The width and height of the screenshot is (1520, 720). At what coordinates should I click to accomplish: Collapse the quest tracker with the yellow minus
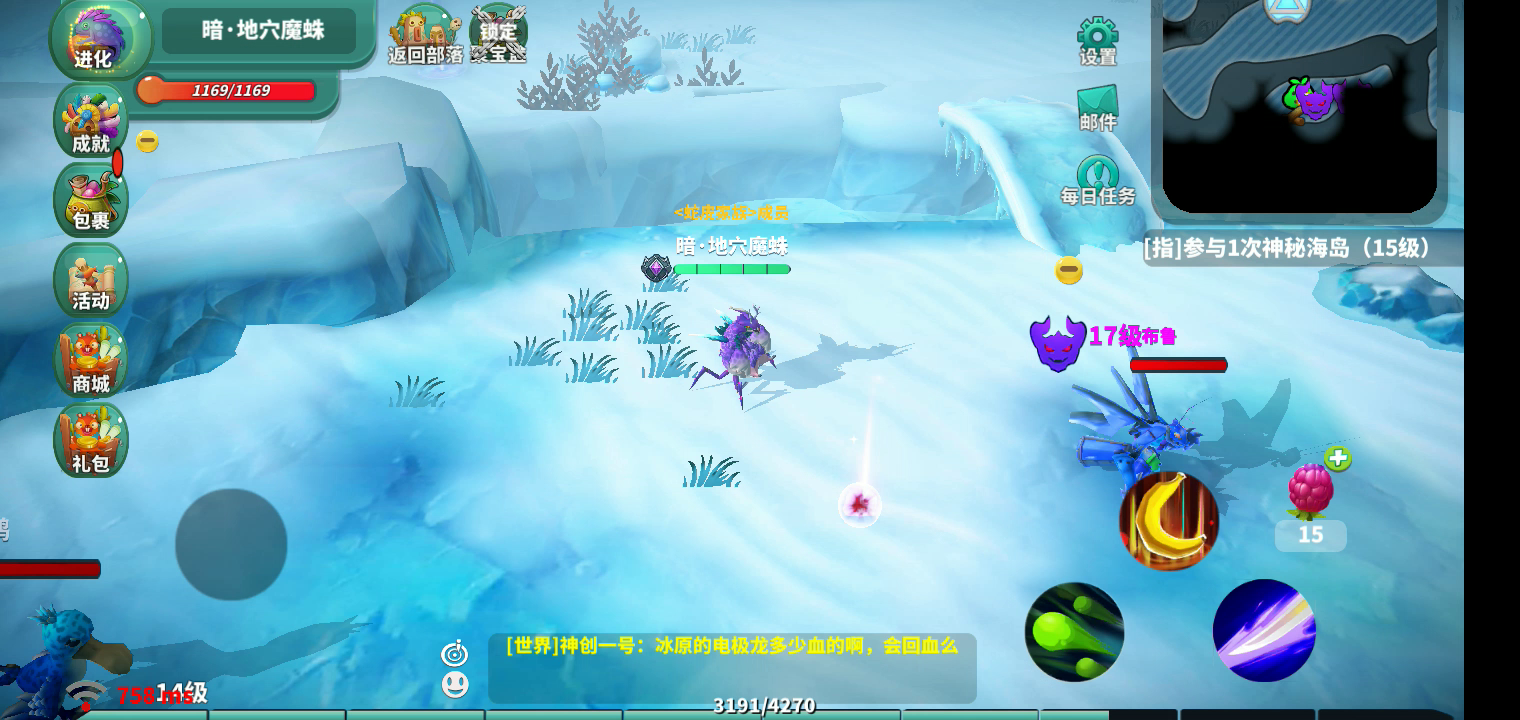pos(1069,270)
